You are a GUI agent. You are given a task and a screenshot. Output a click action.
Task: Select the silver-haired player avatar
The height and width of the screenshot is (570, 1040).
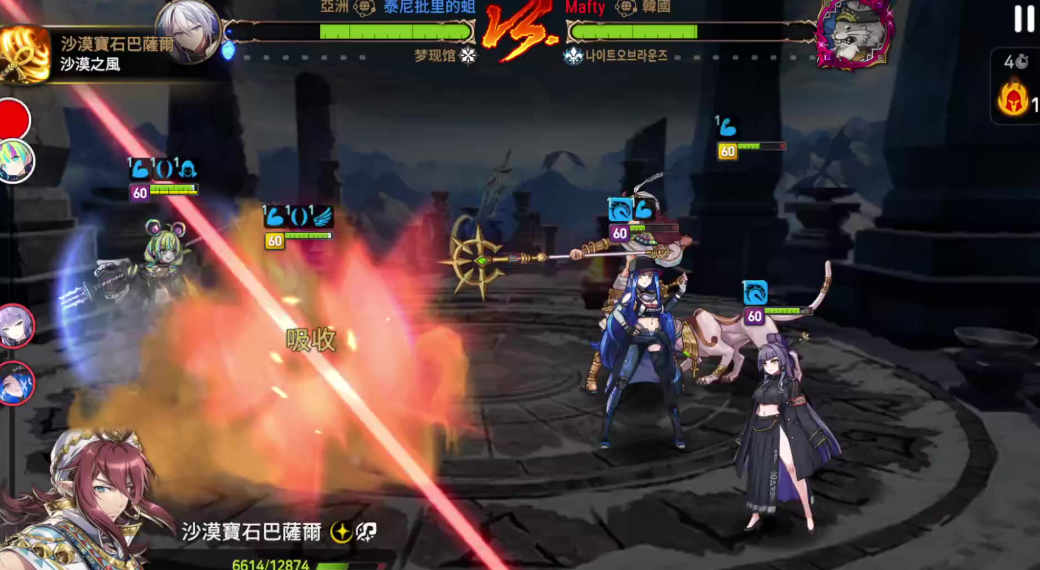click(189, 30)
